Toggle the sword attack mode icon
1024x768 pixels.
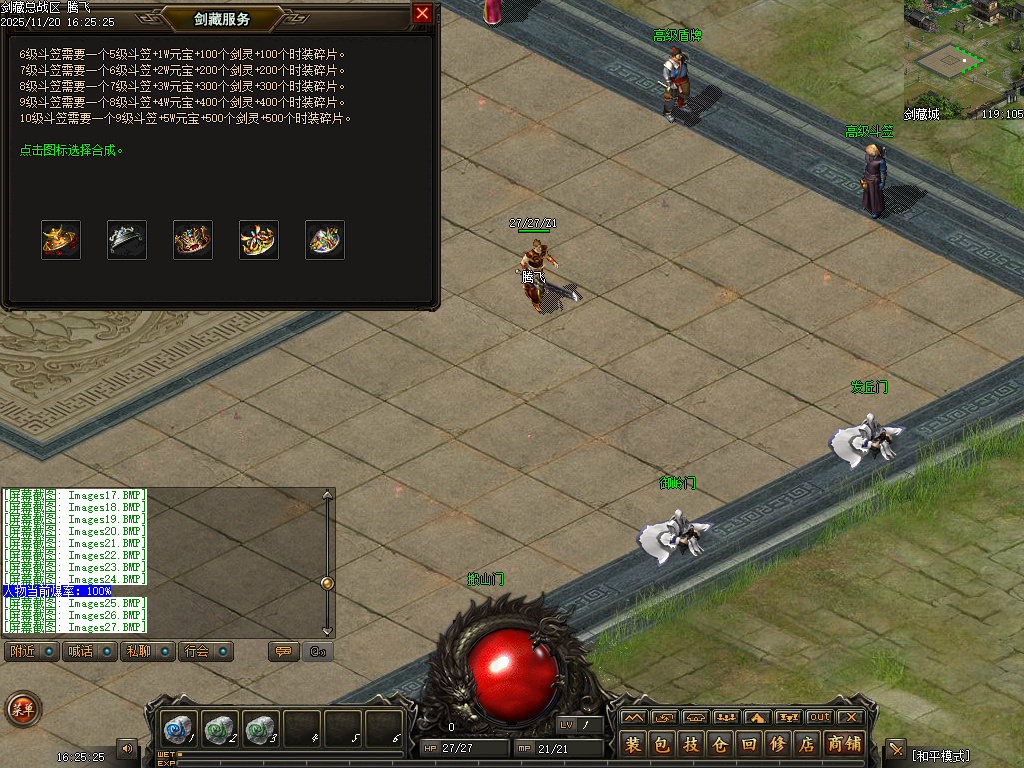896,750
